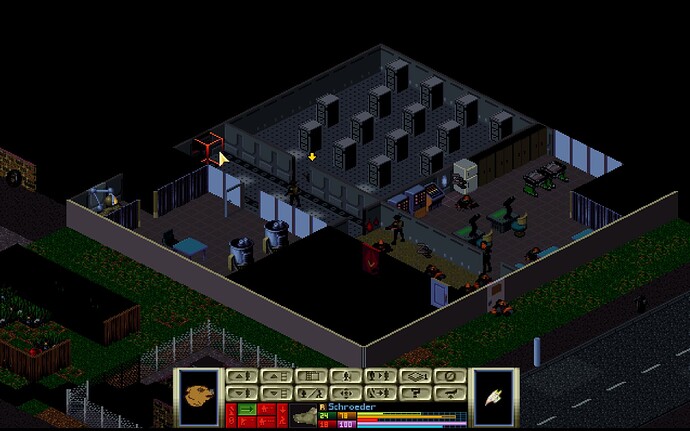690x431 pixels.
Task: Lower the view one map level
Action: [275, 392]
